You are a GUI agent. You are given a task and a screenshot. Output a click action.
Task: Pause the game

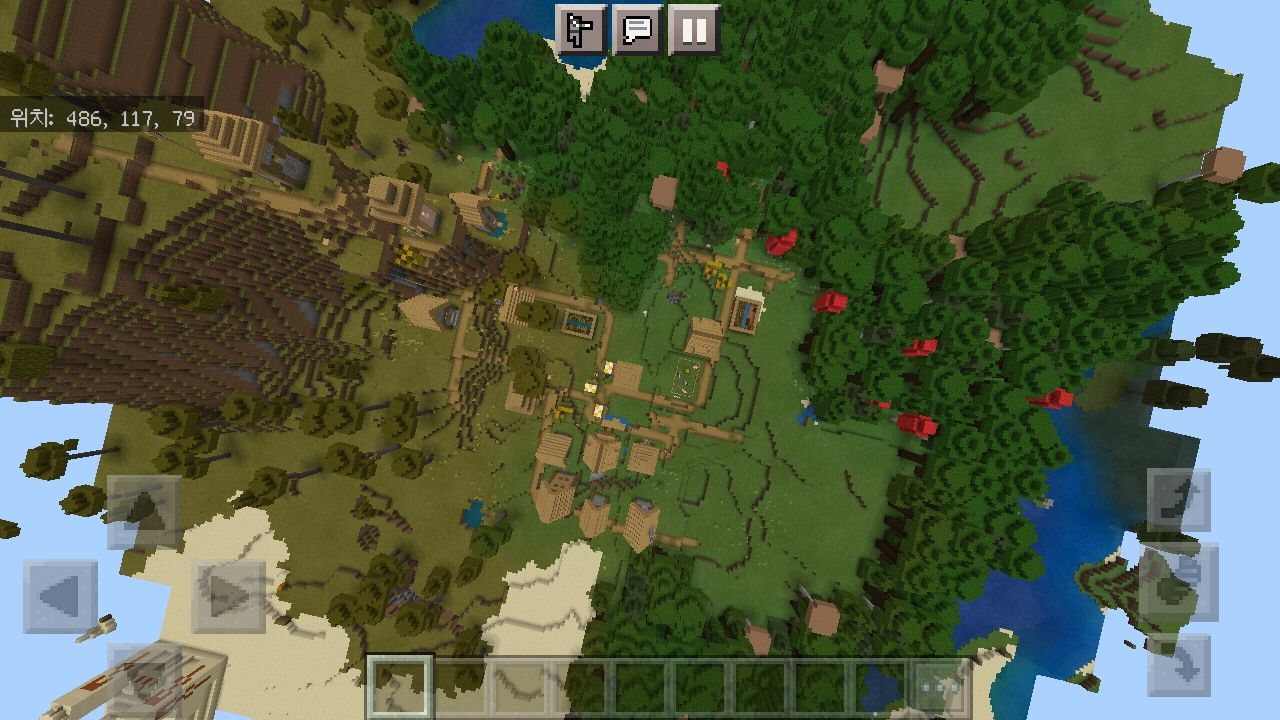tap(694, 30)
